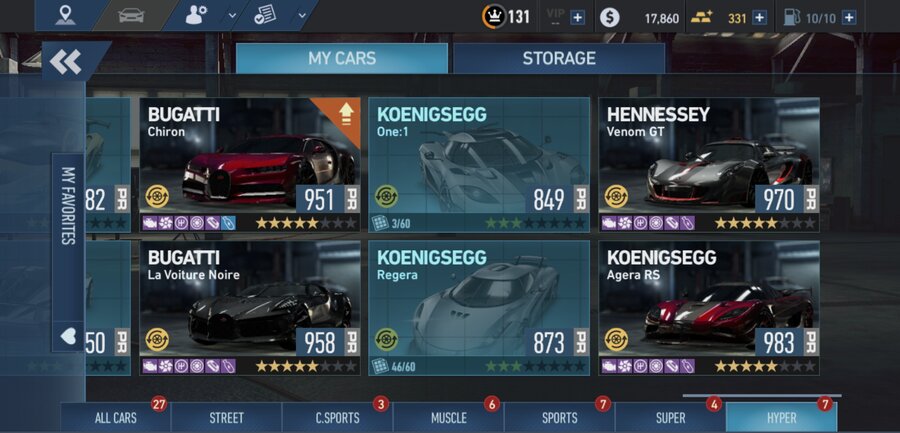Switch to the Super category
900x433 pixels.
(670, 418)
